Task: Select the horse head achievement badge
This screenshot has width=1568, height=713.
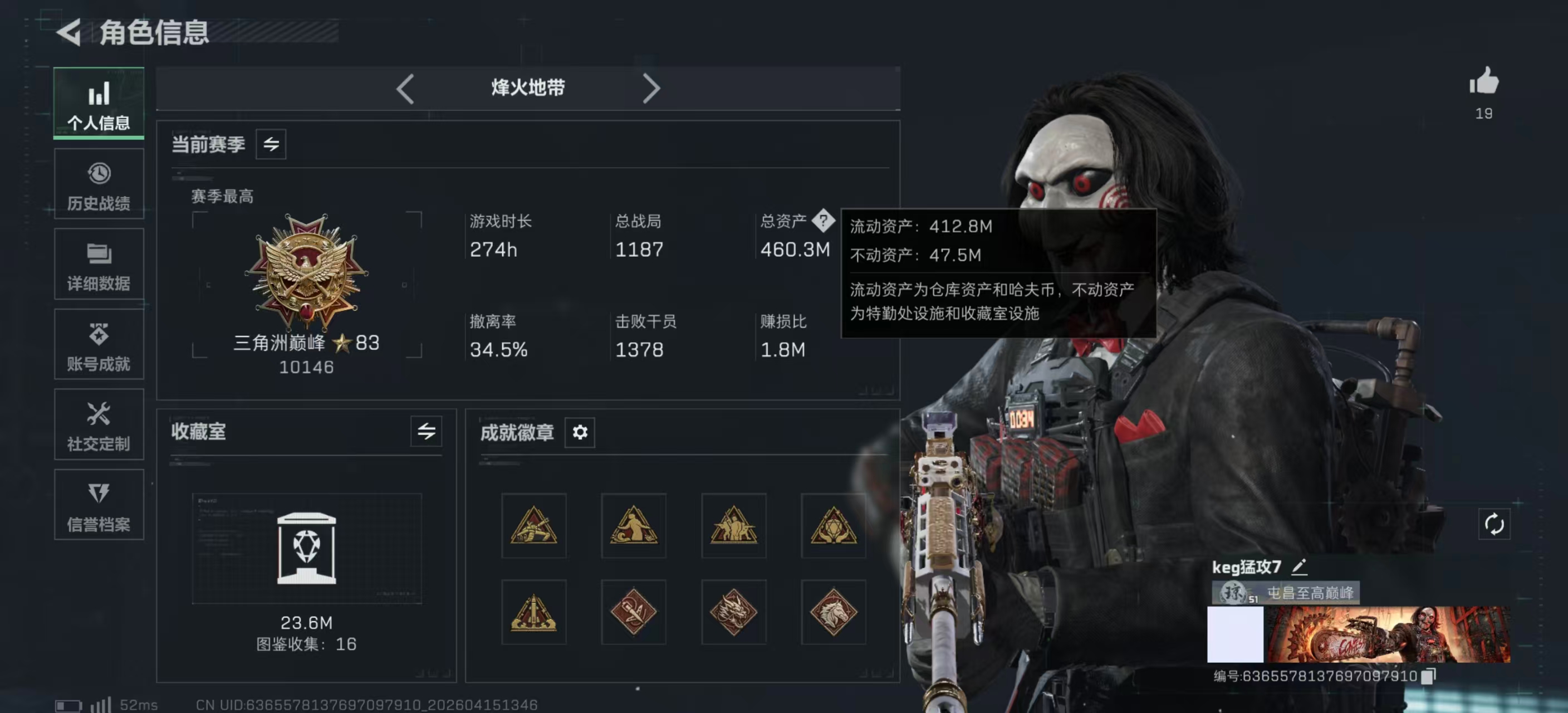Action: (834, 612)
